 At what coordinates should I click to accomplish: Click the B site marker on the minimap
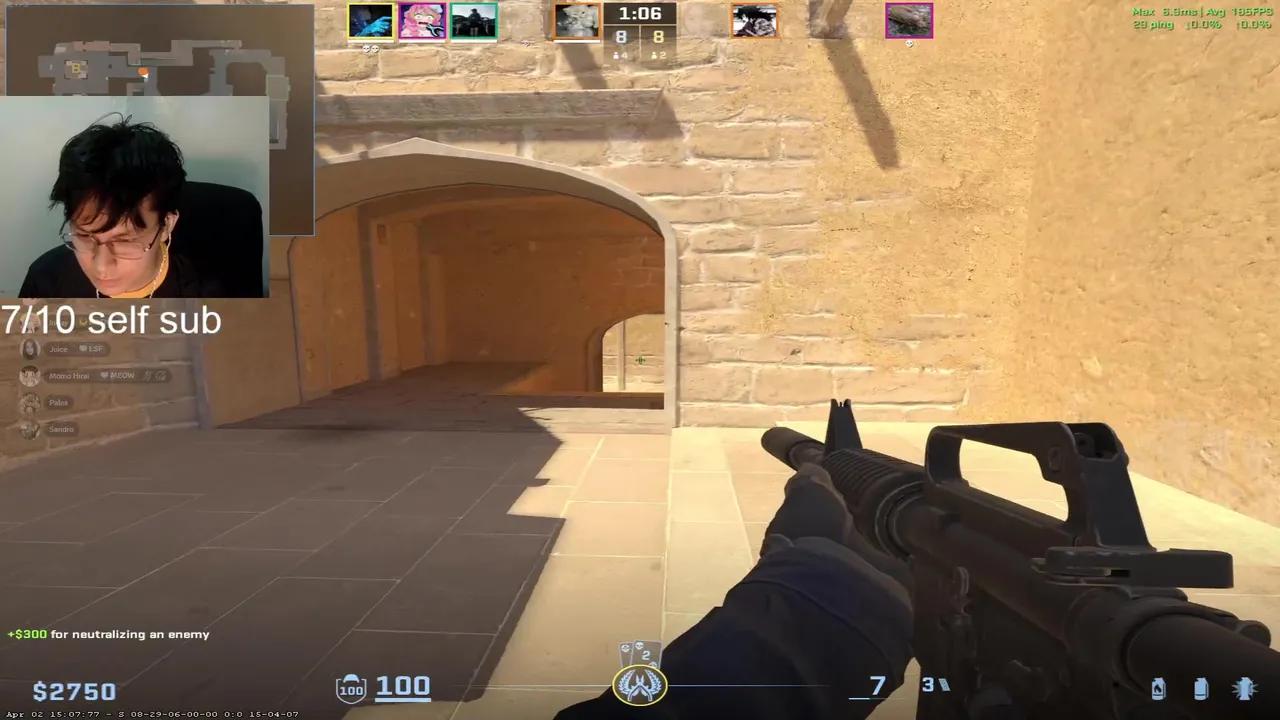(x=75, y=69)
